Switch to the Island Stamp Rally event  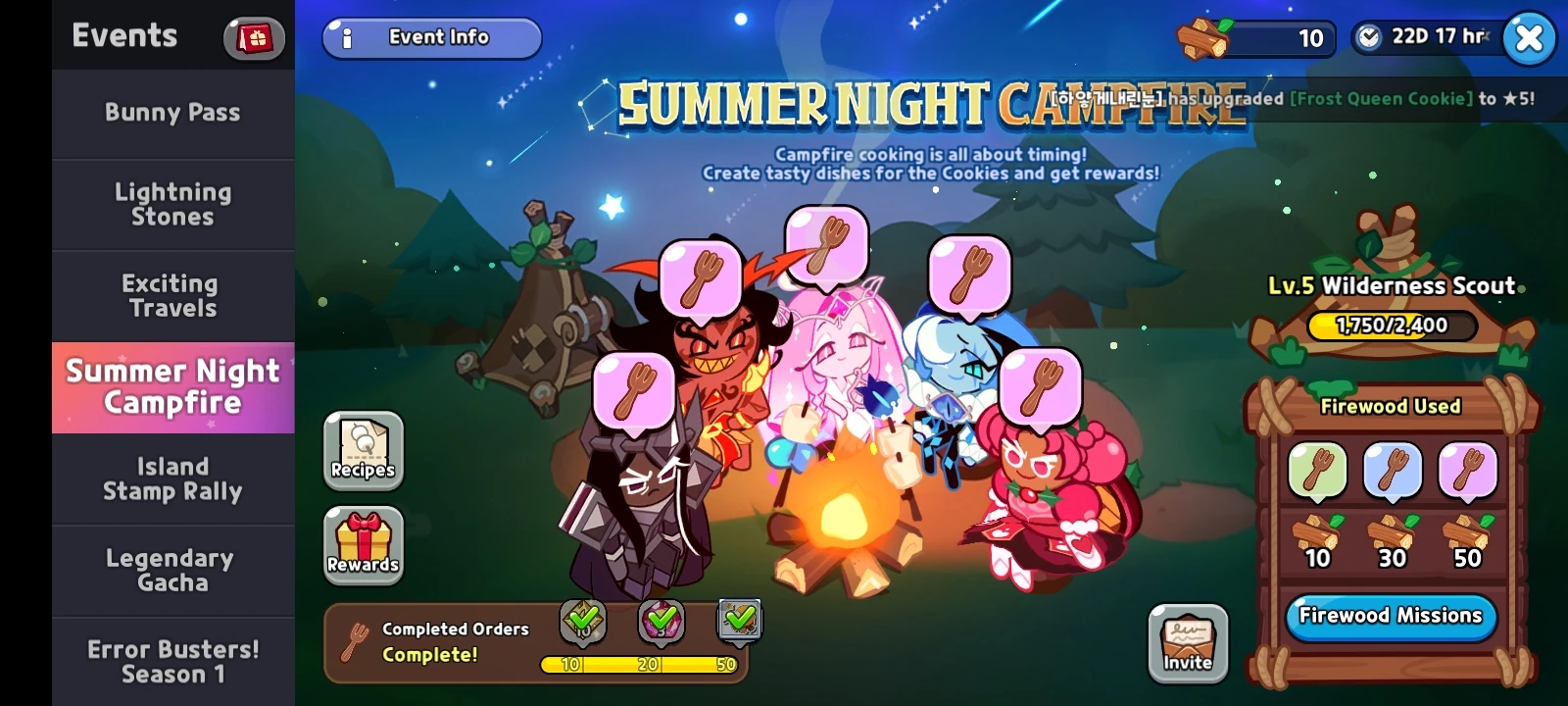171,479
